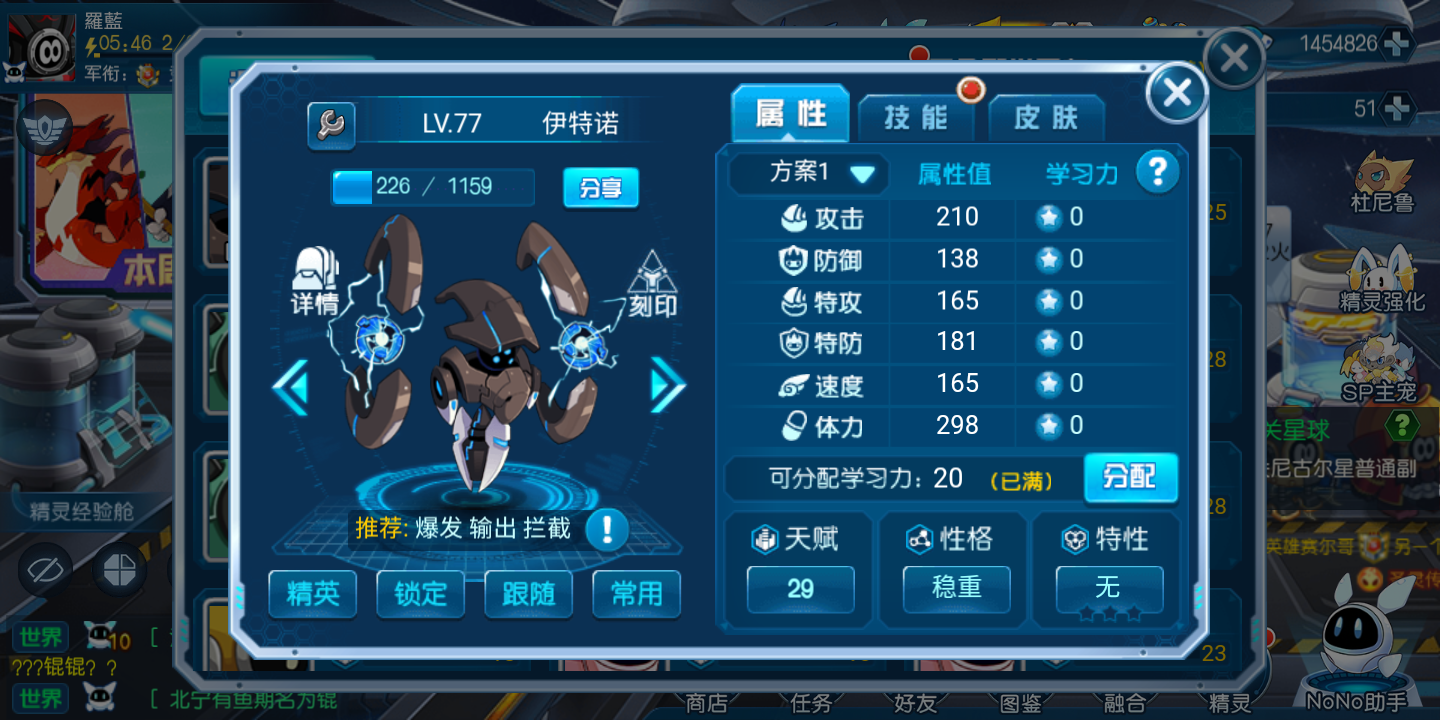
Task: Open the question mark help icon
Action: point(1157,172)
